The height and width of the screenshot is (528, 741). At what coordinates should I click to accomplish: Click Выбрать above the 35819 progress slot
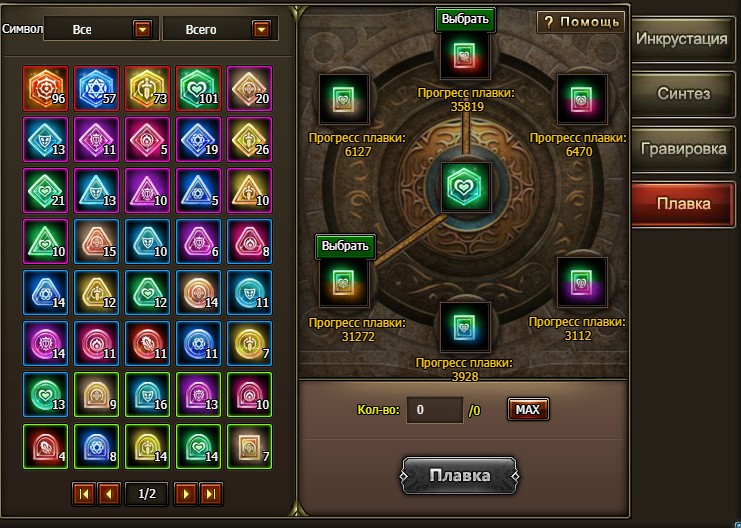463,19
